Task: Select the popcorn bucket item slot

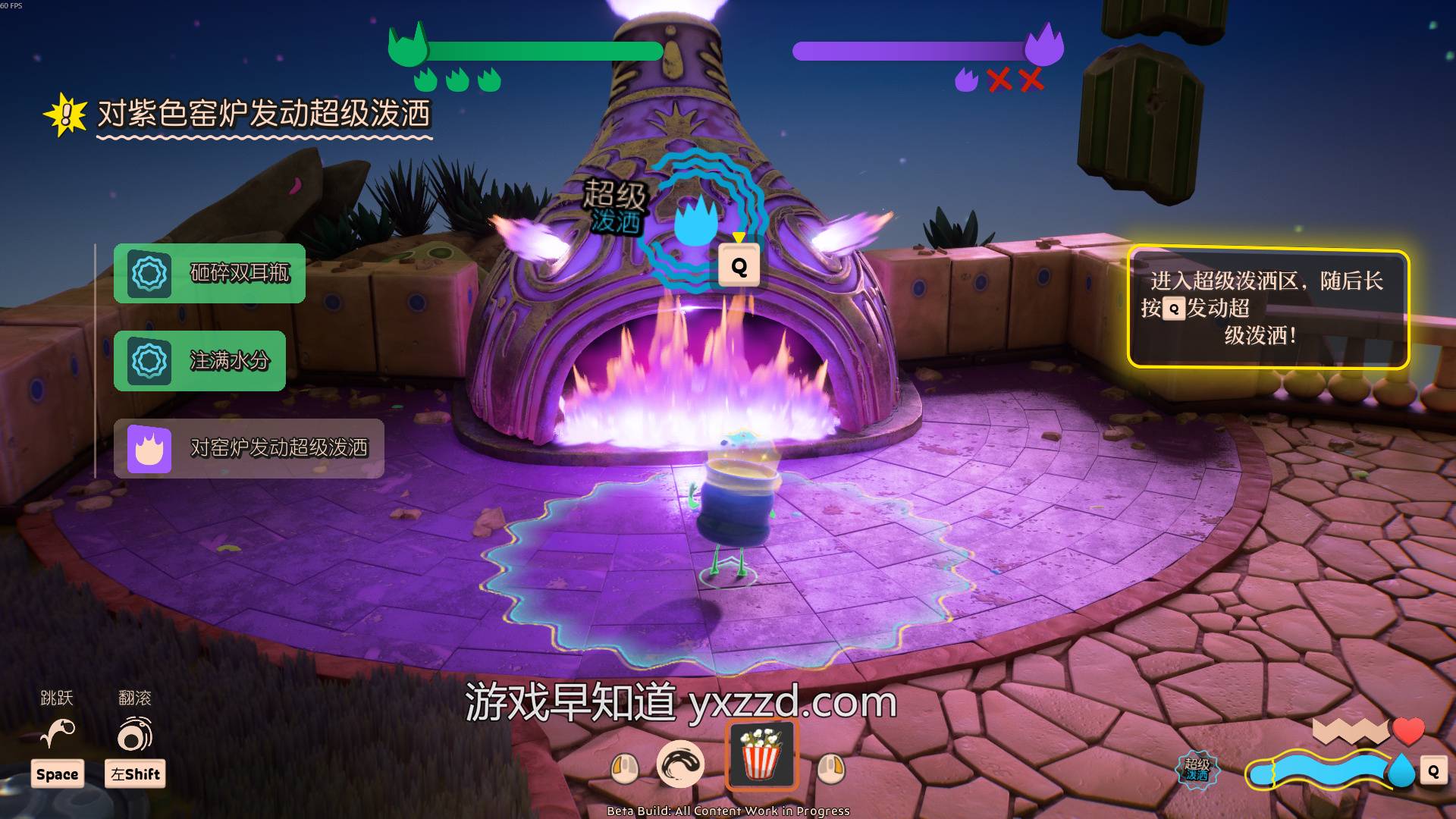Action: pos(761,755)
